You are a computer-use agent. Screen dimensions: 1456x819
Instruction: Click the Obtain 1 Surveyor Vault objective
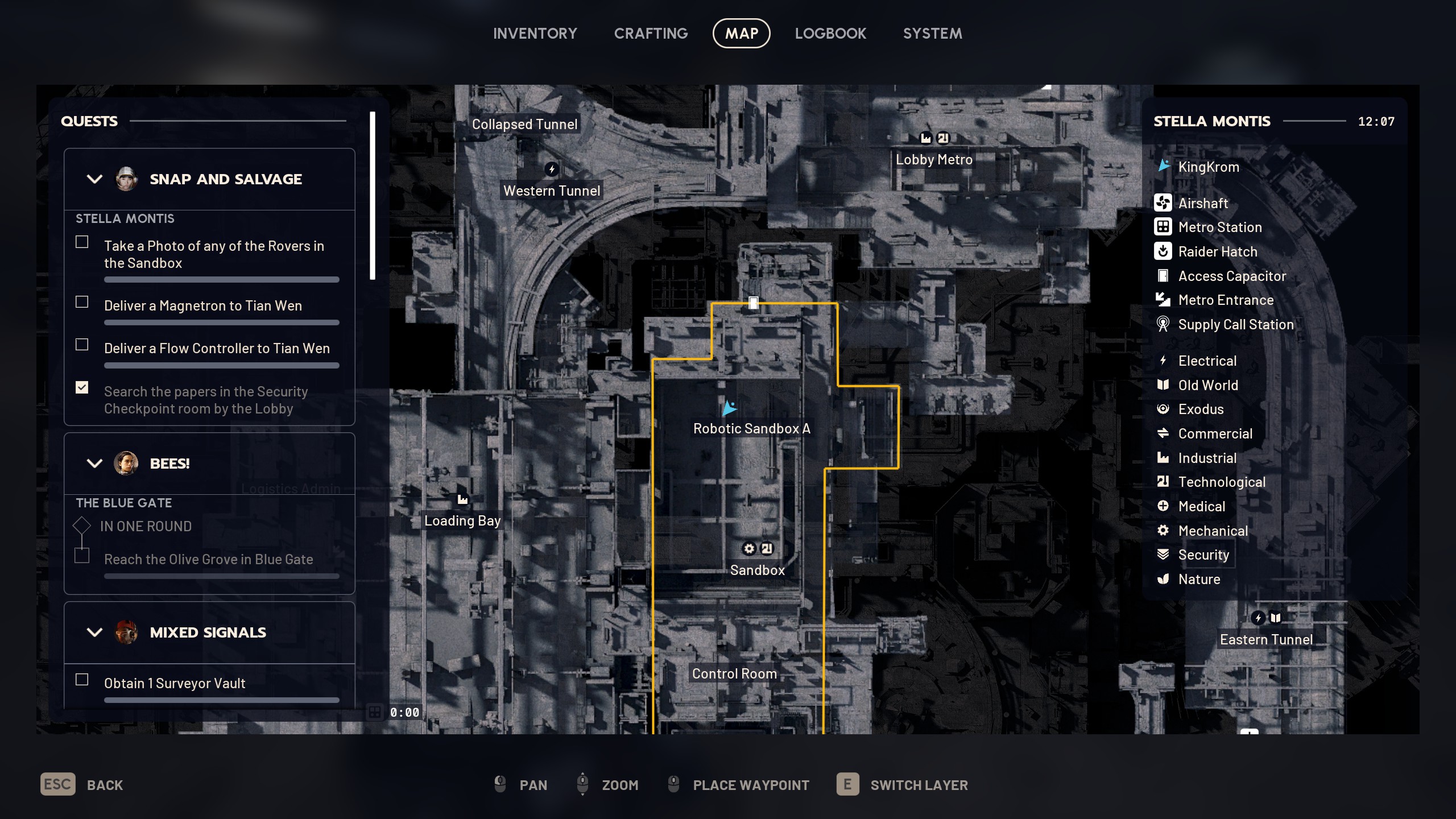pos(174,684)
